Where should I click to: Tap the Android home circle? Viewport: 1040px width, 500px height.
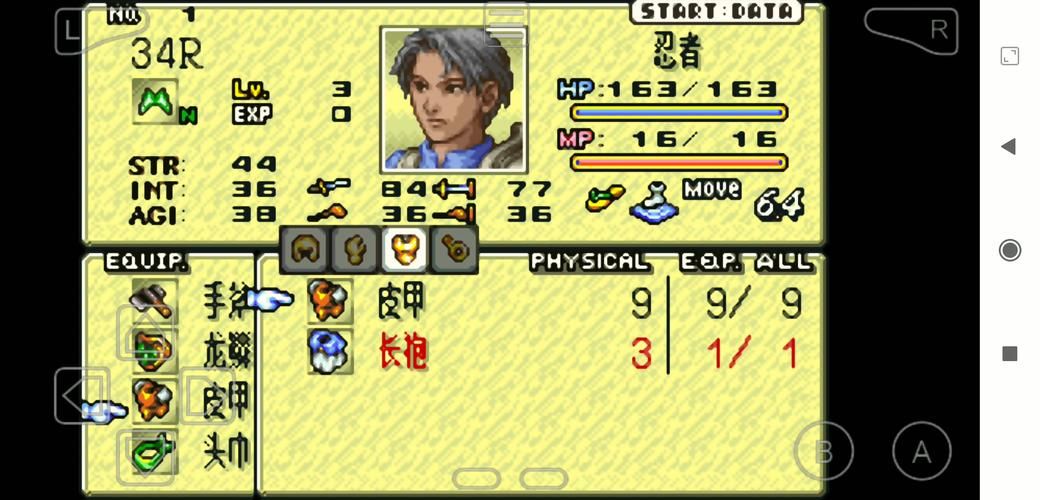(x=1009, y=250)
